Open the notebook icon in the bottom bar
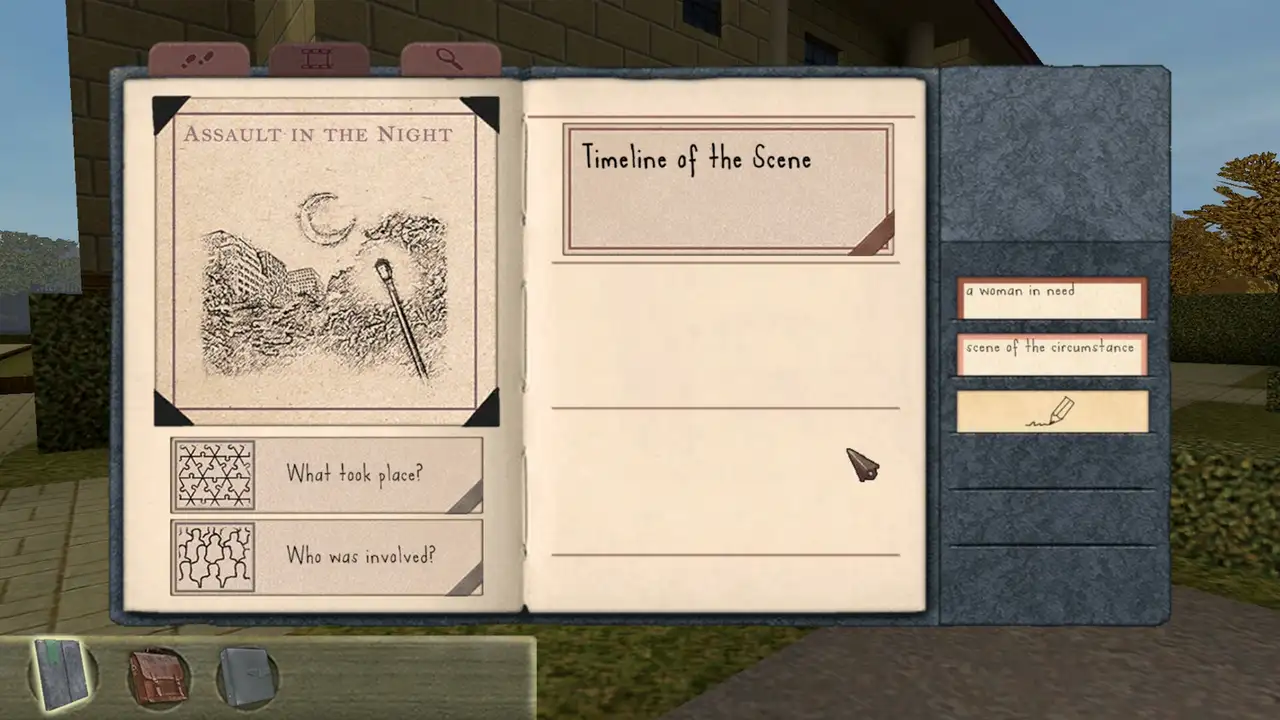The image size is (1280, 720). (x=58, y=673)
